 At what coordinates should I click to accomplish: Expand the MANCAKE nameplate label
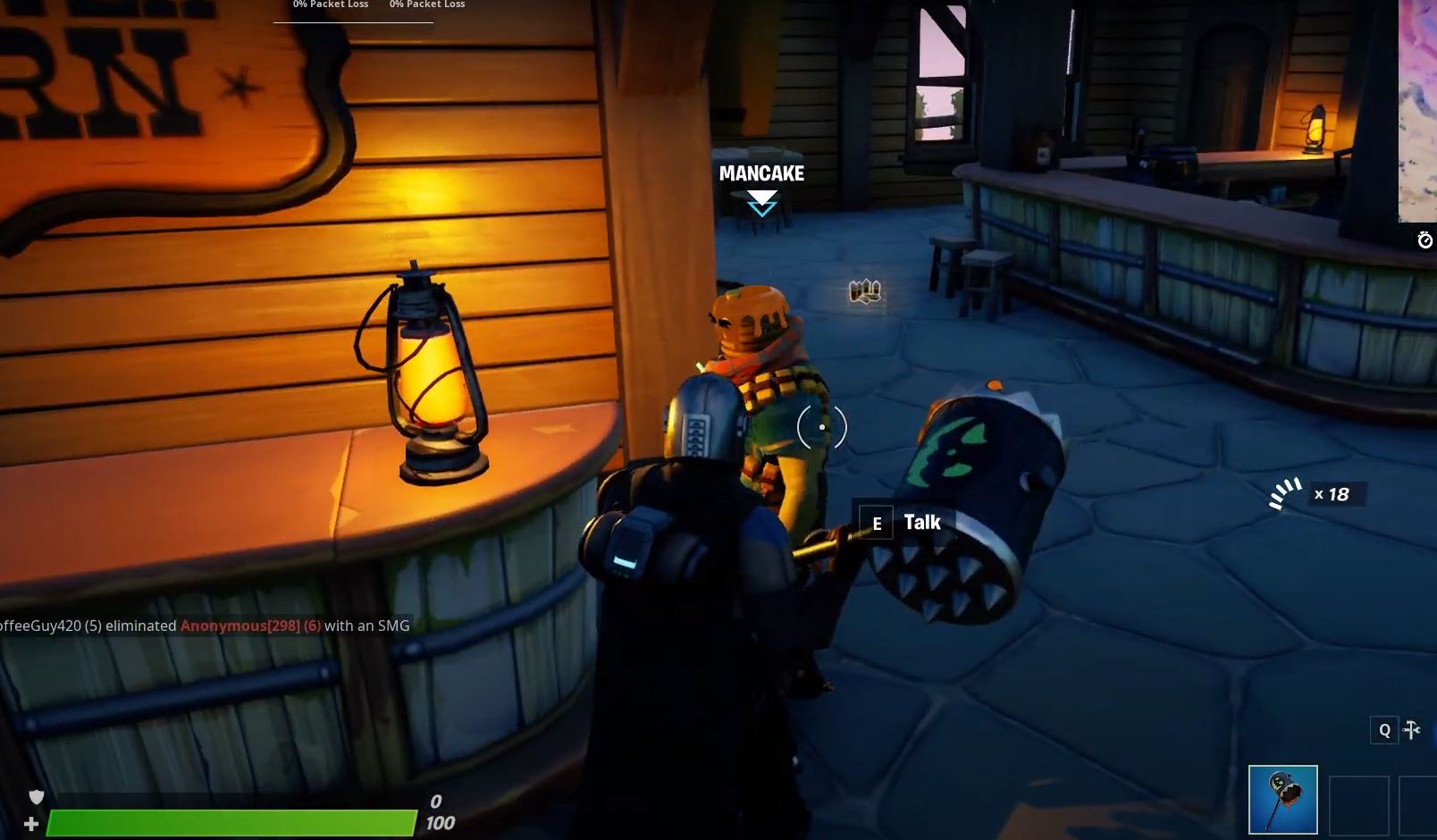tap(761, 174)
